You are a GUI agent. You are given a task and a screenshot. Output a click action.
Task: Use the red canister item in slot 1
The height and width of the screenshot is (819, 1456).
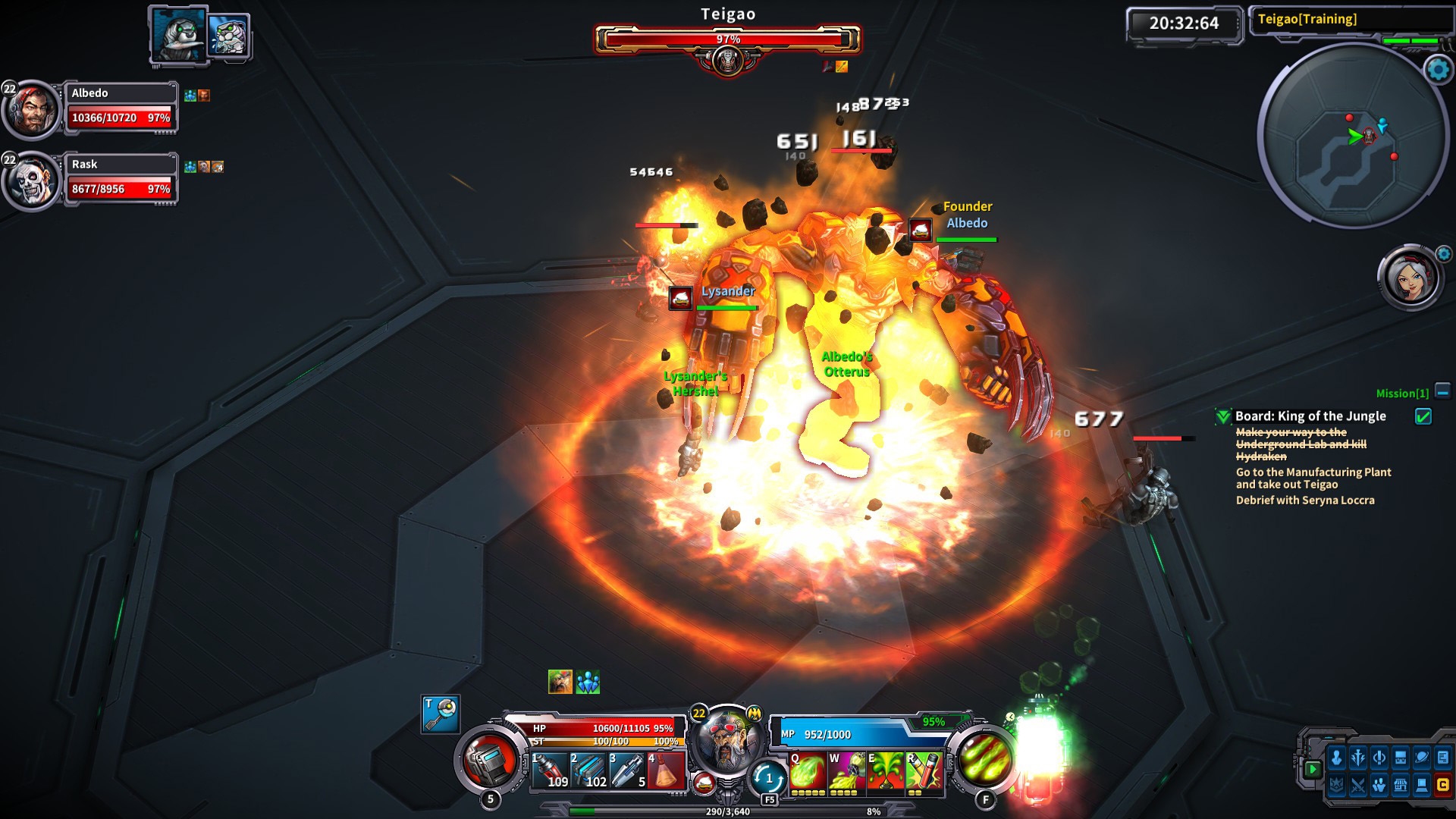point(550,771)
